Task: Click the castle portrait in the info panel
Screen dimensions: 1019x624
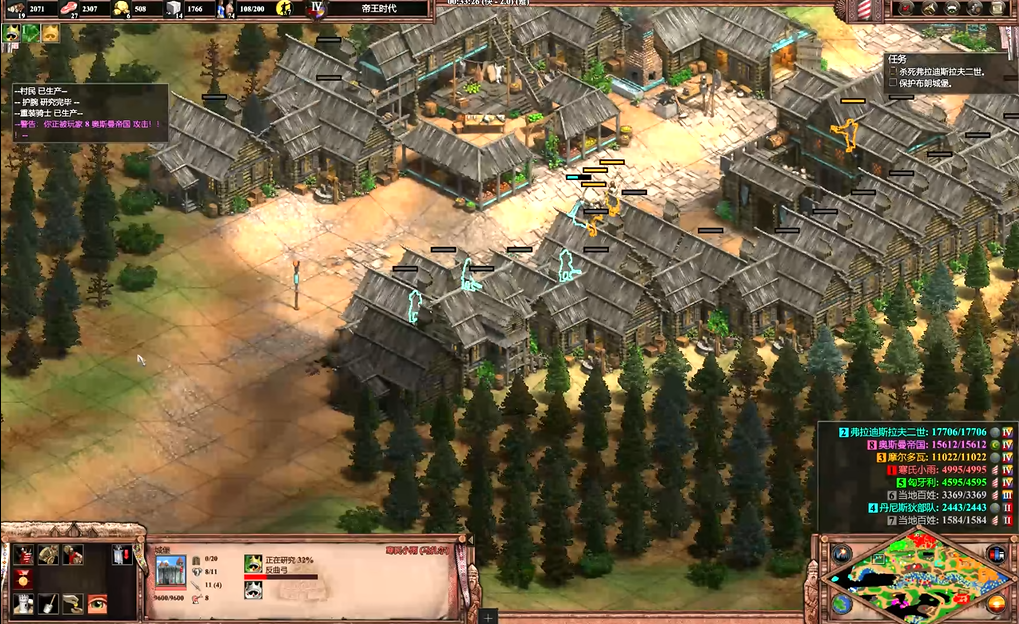Action: [170, 571]
